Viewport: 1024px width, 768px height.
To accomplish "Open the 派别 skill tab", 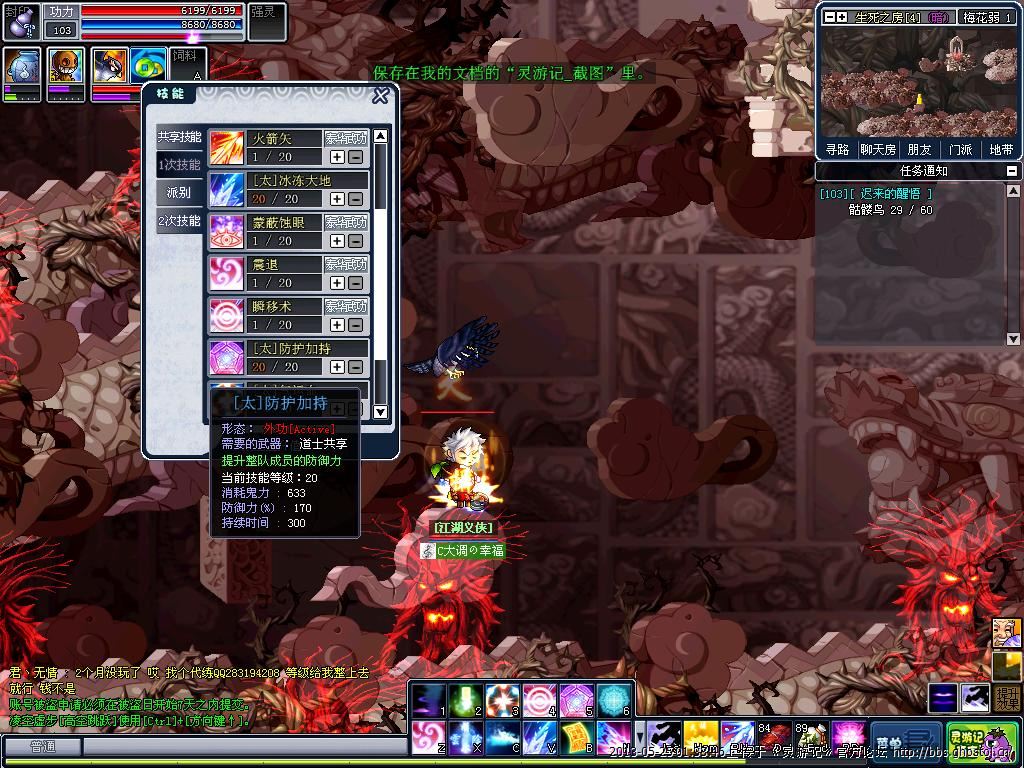I will 179,192.
